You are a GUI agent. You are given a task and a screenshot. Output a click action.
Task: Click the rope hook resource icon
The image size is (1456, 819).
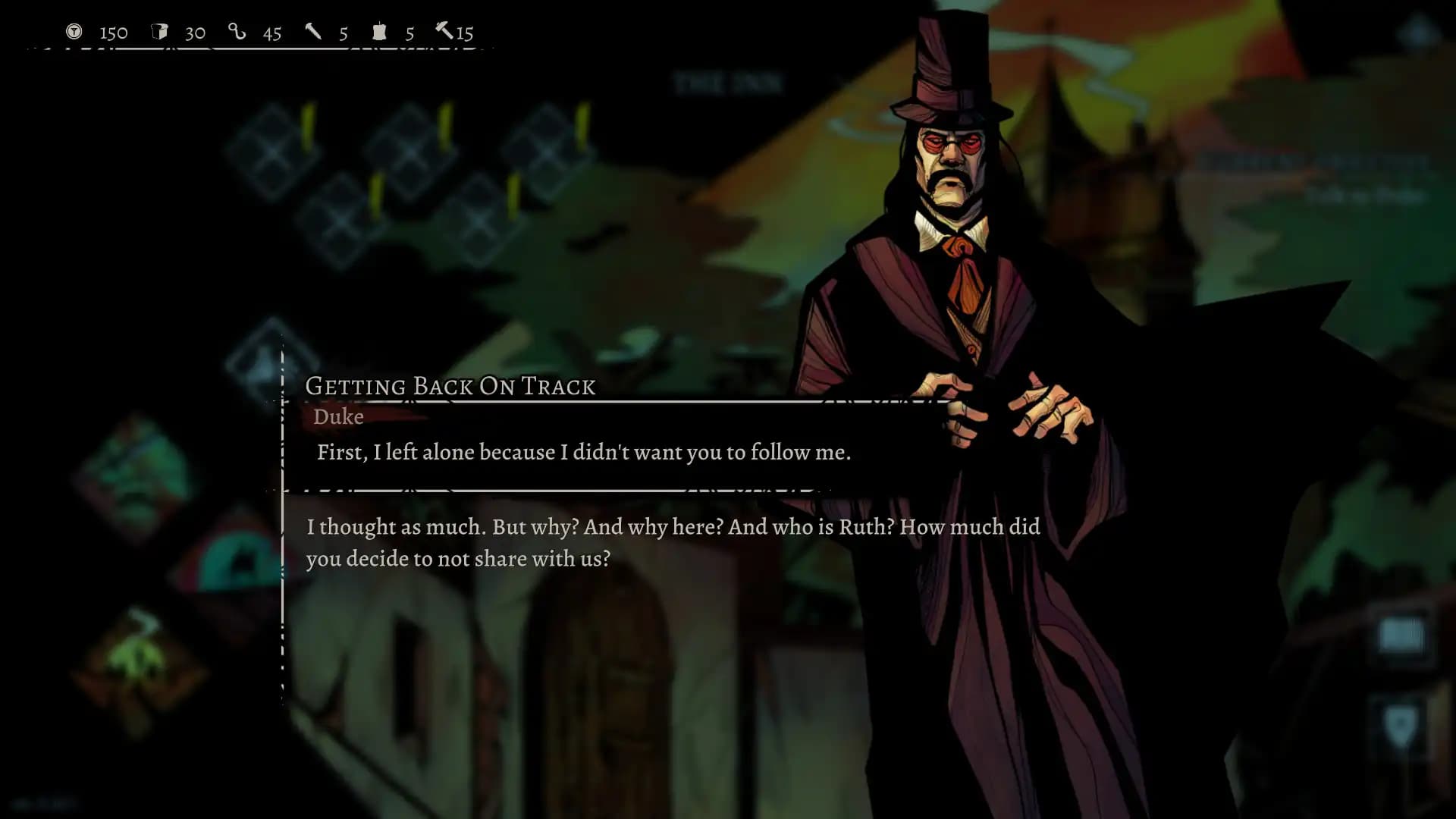[236, 32]
